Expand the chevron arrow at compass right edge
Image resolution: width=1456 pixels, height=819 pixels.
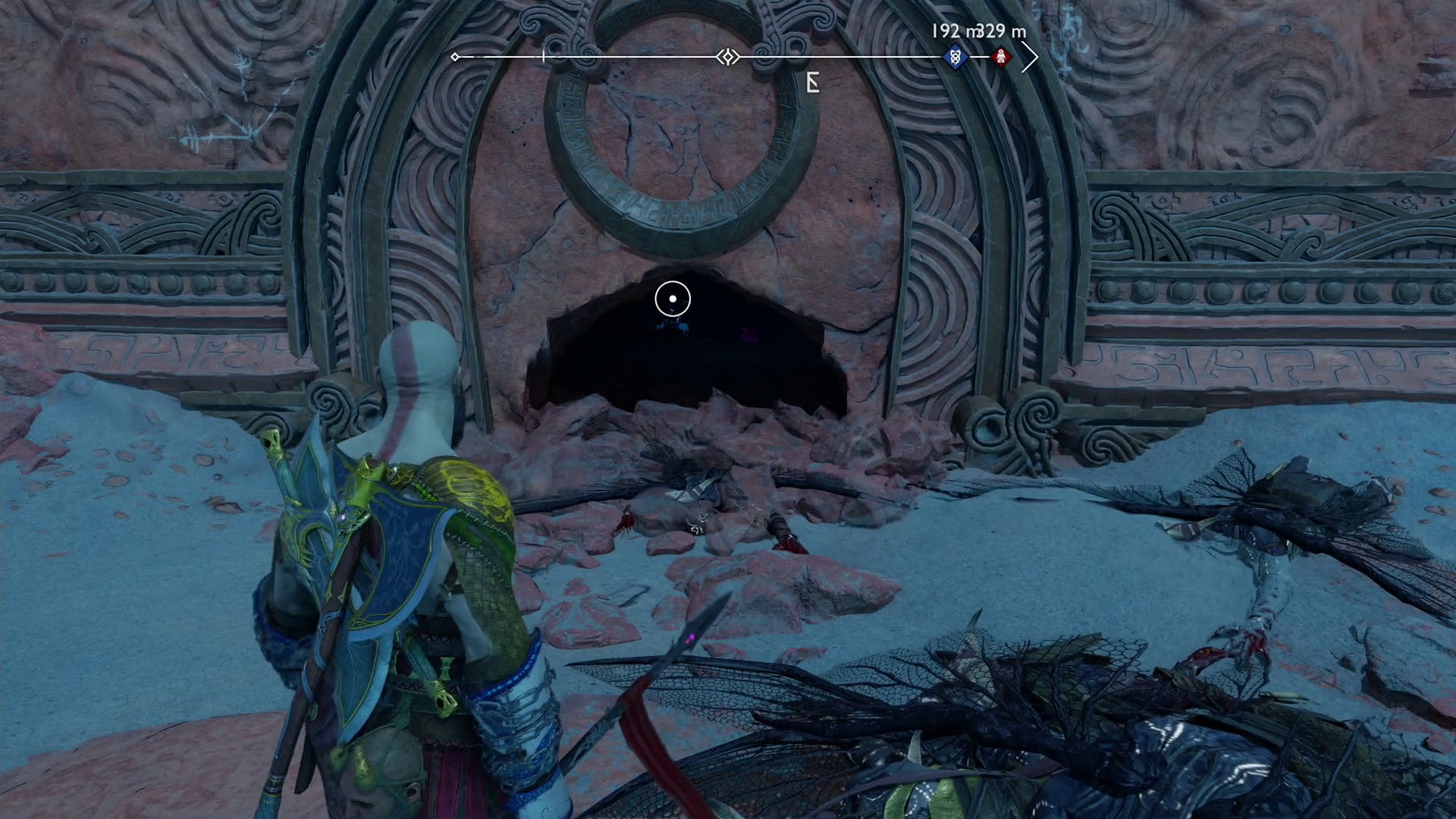tap(1031, 55)
